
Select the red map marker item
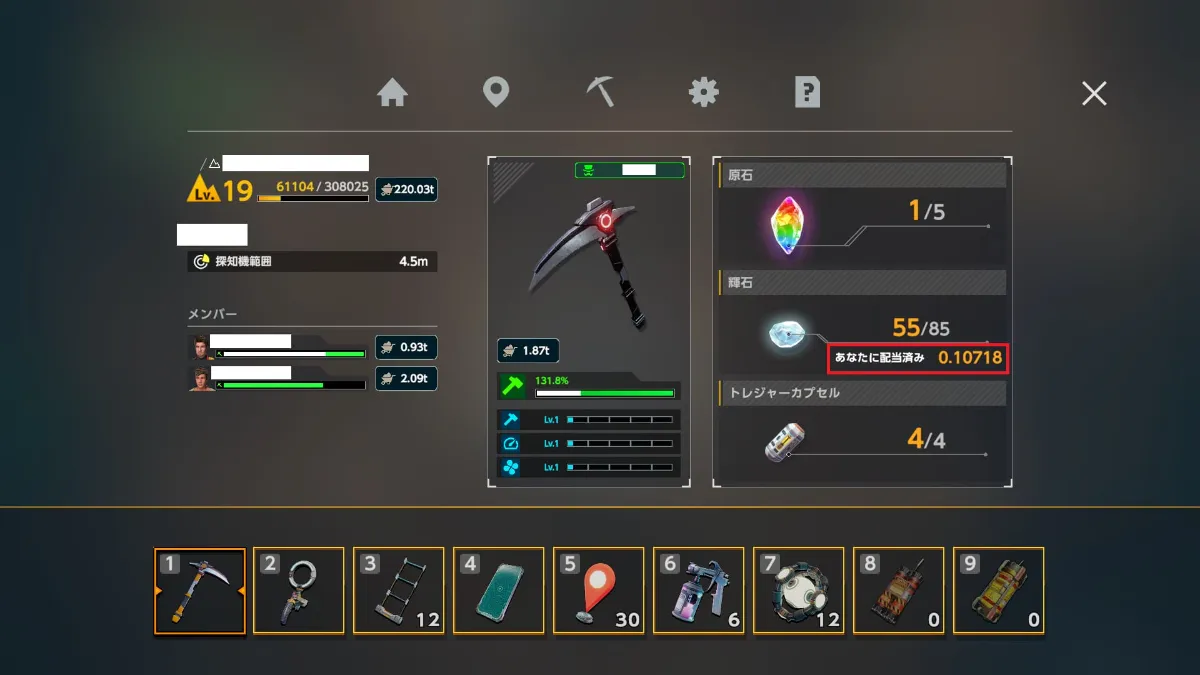click(599, 591)
